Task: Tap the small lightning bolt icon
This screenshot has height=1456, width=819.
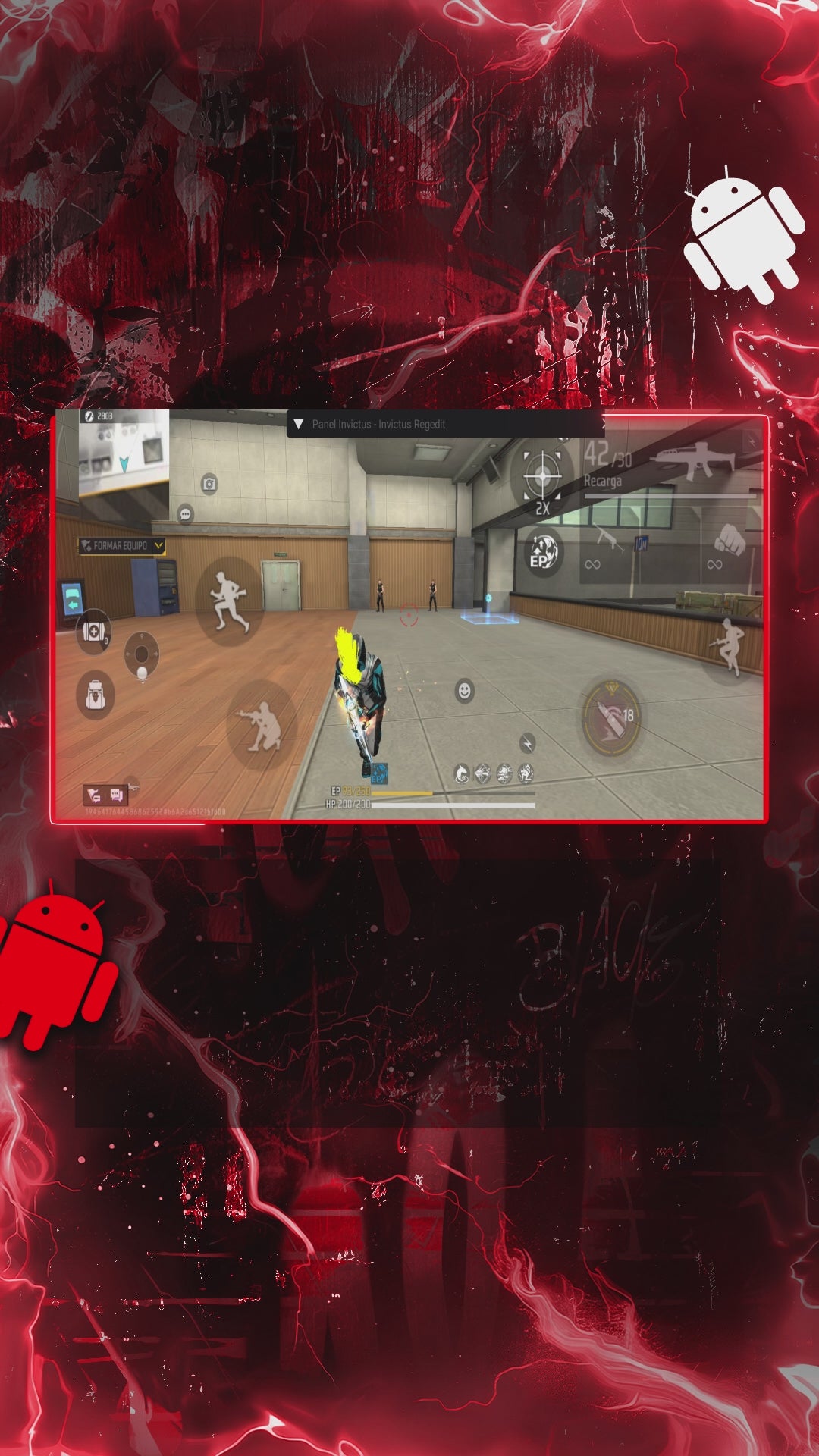Action: (527, 742)
